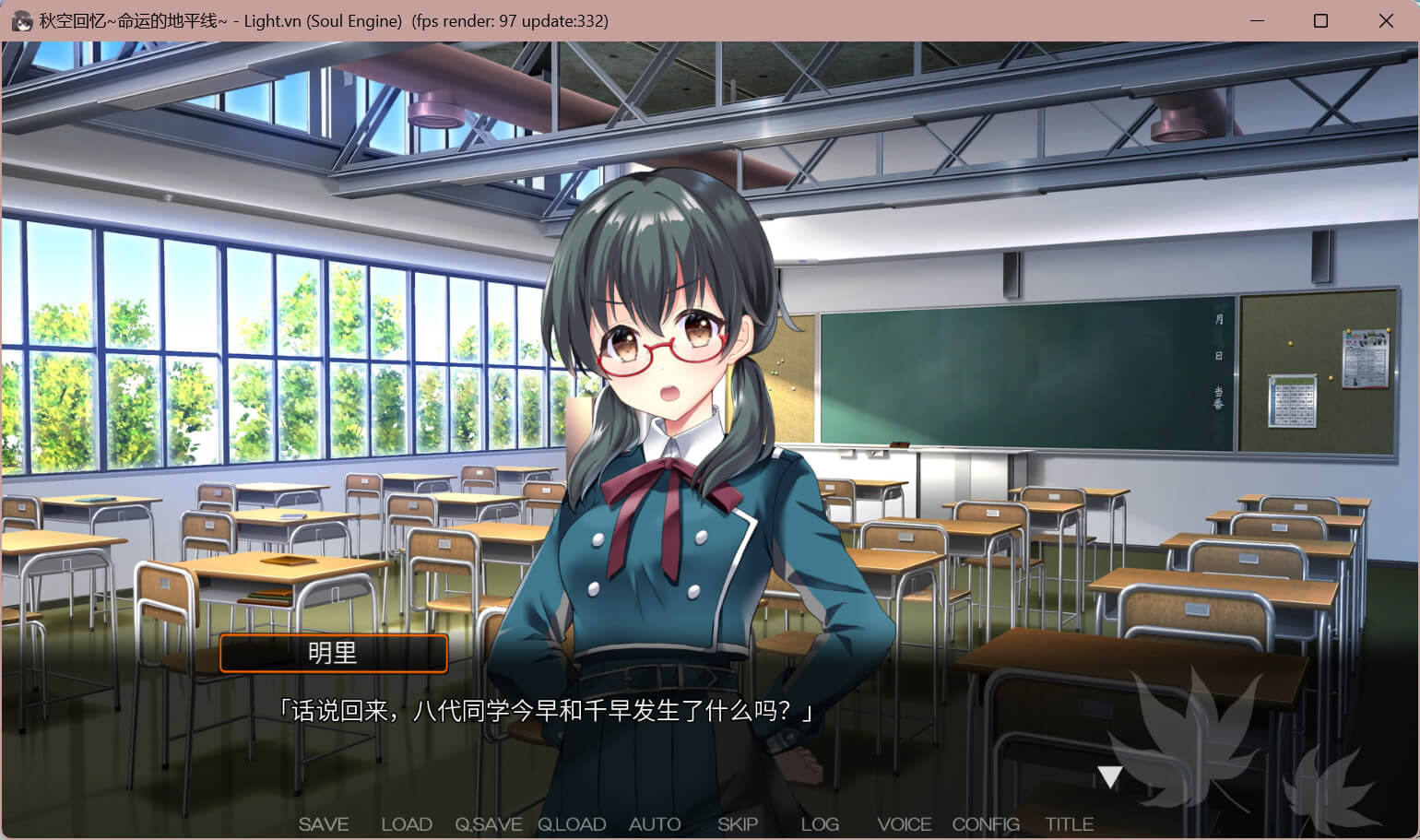Activate SKIP to fast-forward dialogue
The image size is (1420, 840).
(738, 824)
